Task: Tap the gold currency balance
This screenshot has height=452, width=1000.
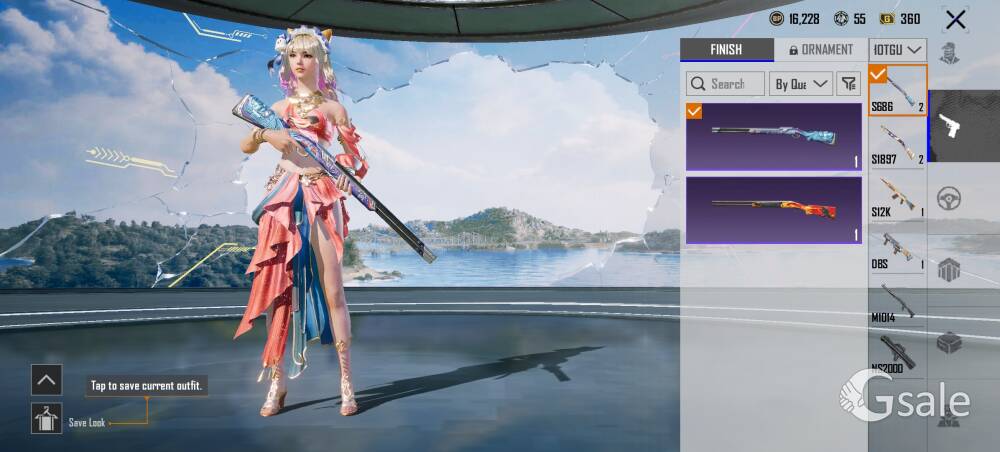Action: coord(900,19)
